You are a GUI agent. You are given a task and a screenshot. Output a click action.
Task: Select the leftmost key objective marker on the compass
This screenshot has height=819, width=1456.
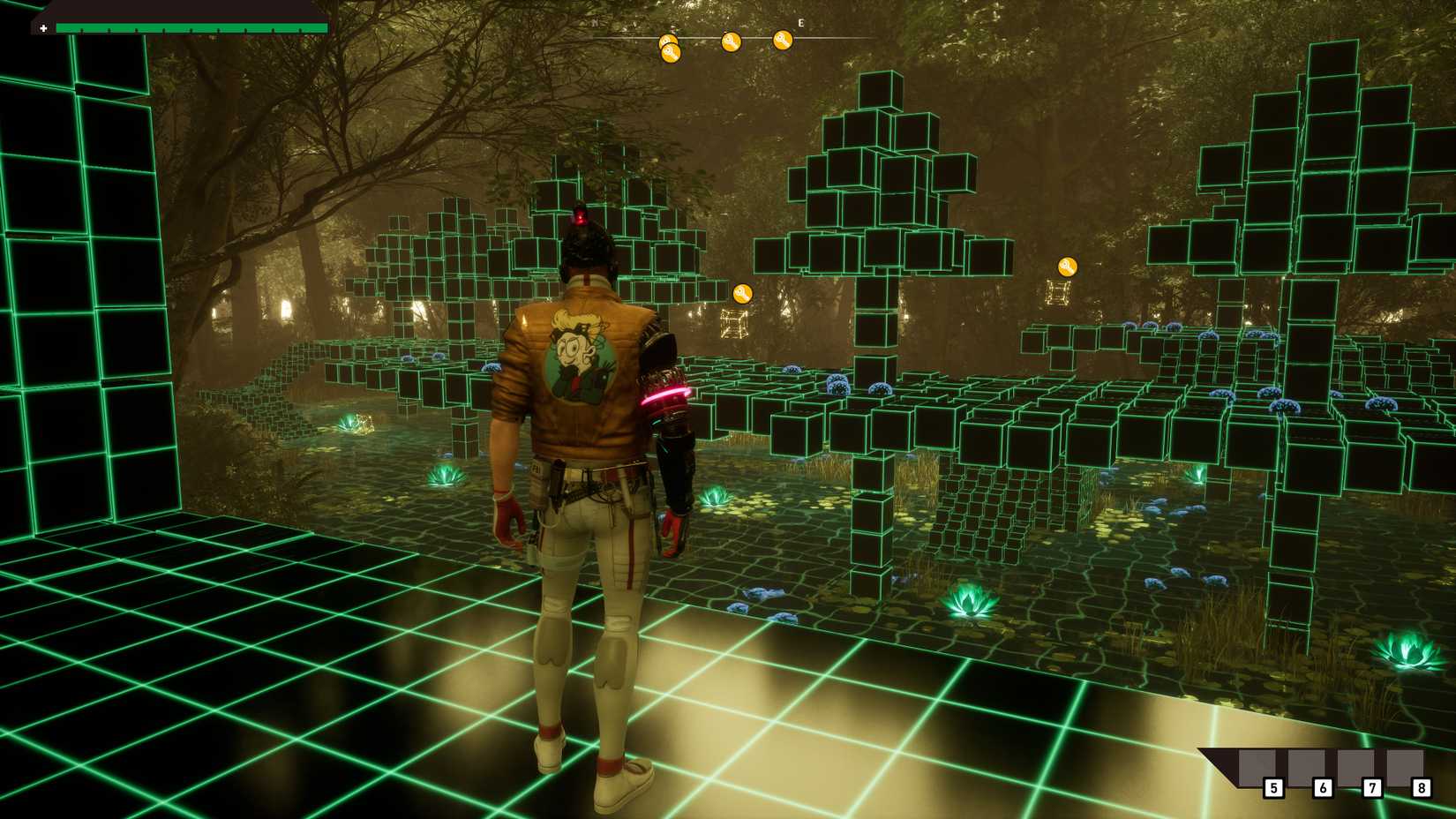tap(668, 40)
